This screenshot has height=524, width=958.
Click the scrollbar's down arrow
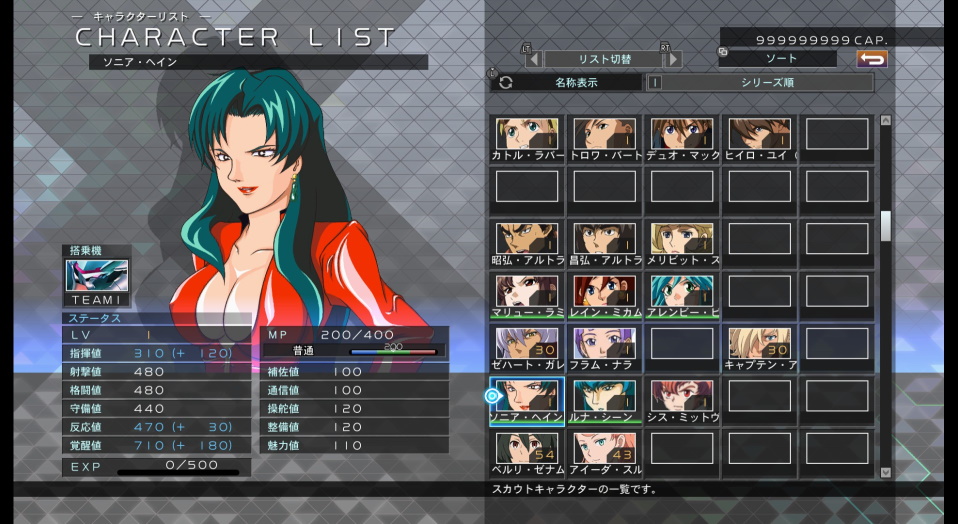tap(885, 472)
